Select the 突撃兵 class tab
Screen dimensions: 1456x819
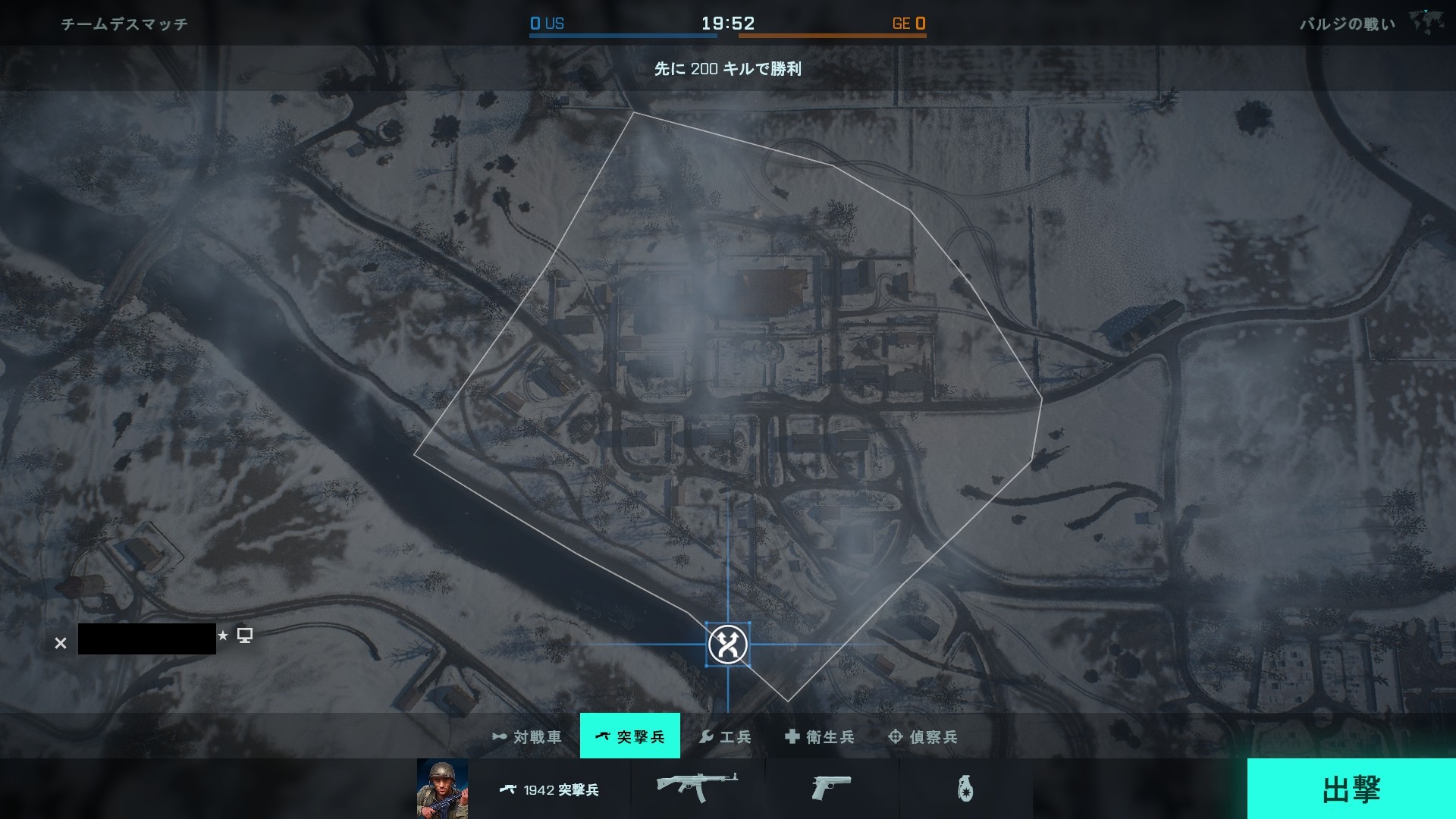(x=630, y=736)
